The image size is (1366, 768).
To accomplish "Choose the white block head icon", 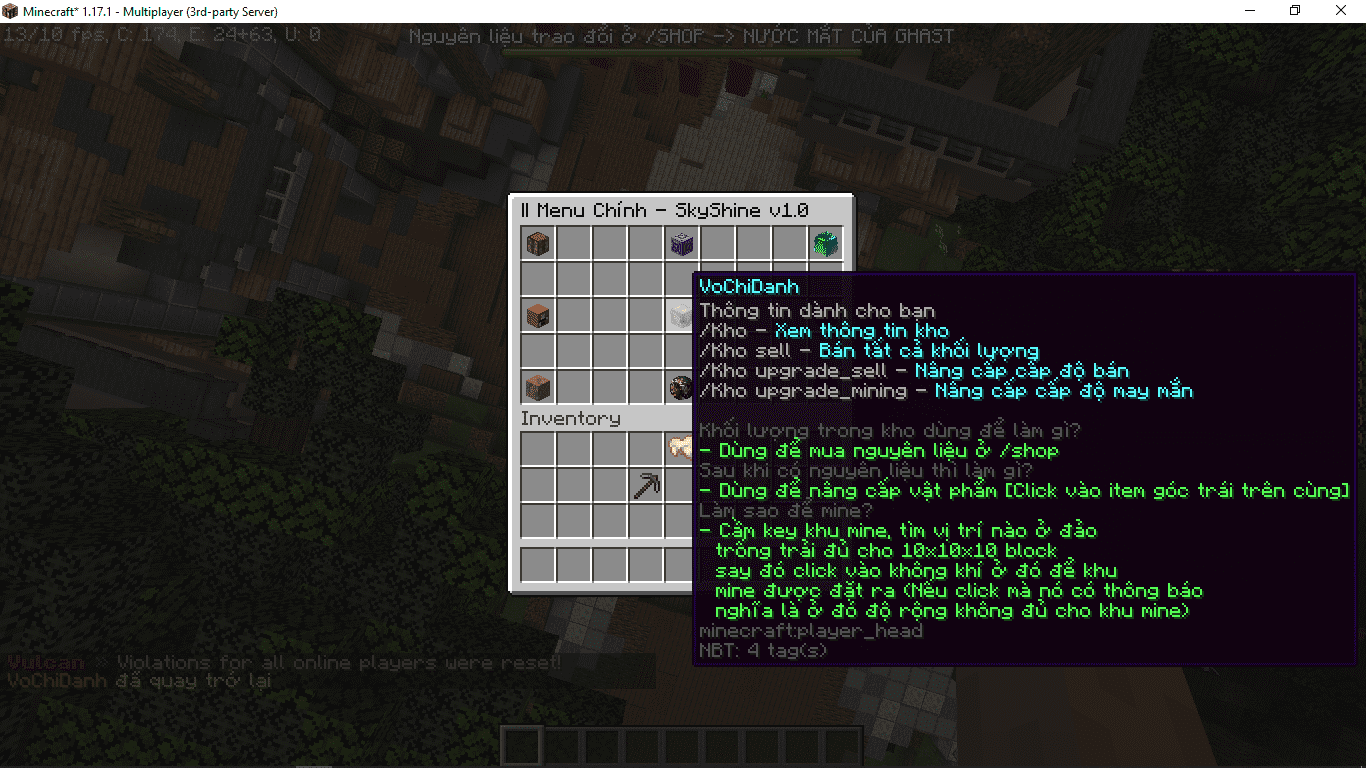I will [681, 316].
